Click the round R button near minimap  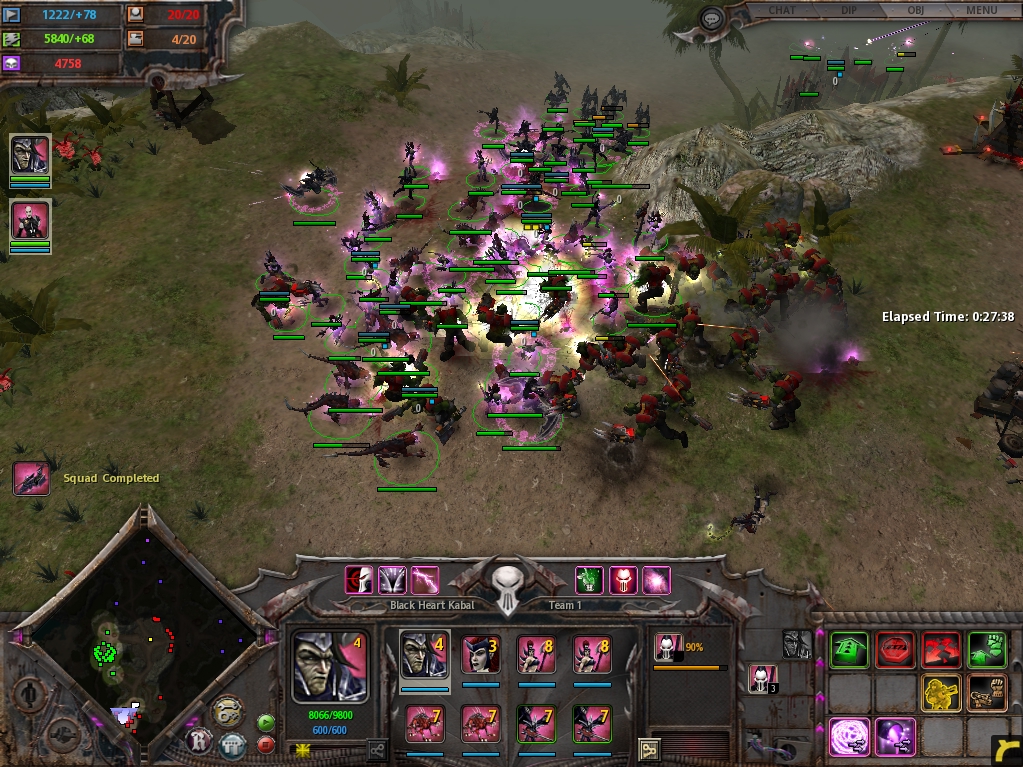click(200, 742)
